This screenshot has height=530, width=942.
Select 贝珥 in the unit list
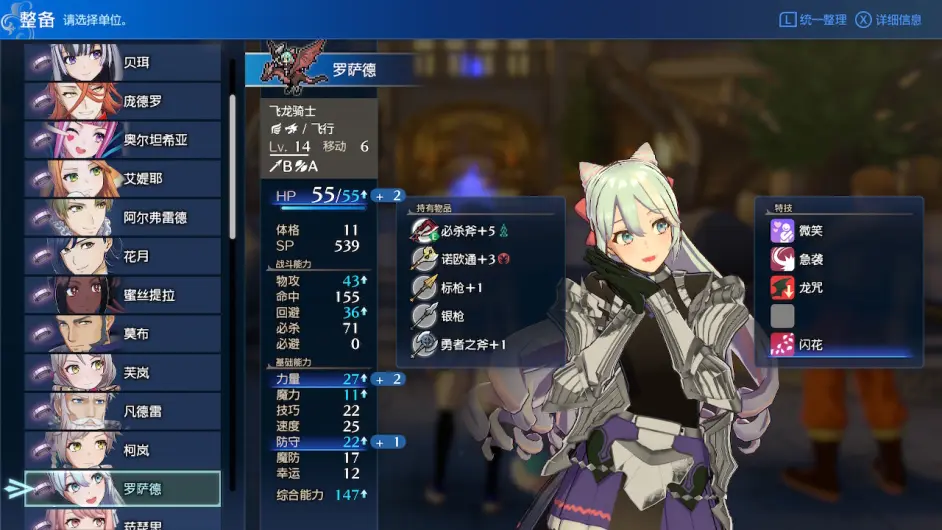pyautogui.click(x=123, y=62)
